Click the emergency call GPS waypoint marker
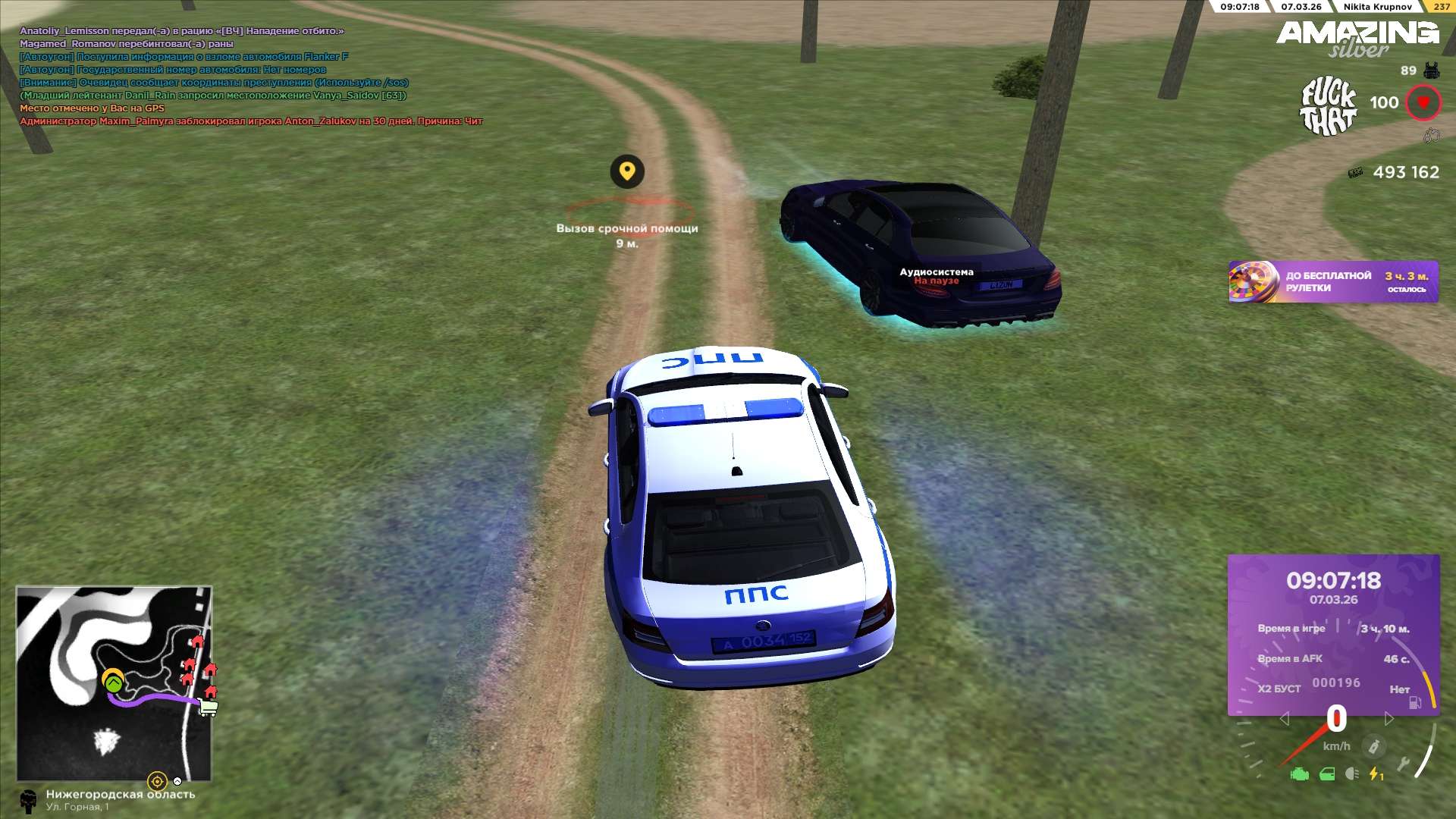The image size is (1456, 819). click(x=627, y=171)
